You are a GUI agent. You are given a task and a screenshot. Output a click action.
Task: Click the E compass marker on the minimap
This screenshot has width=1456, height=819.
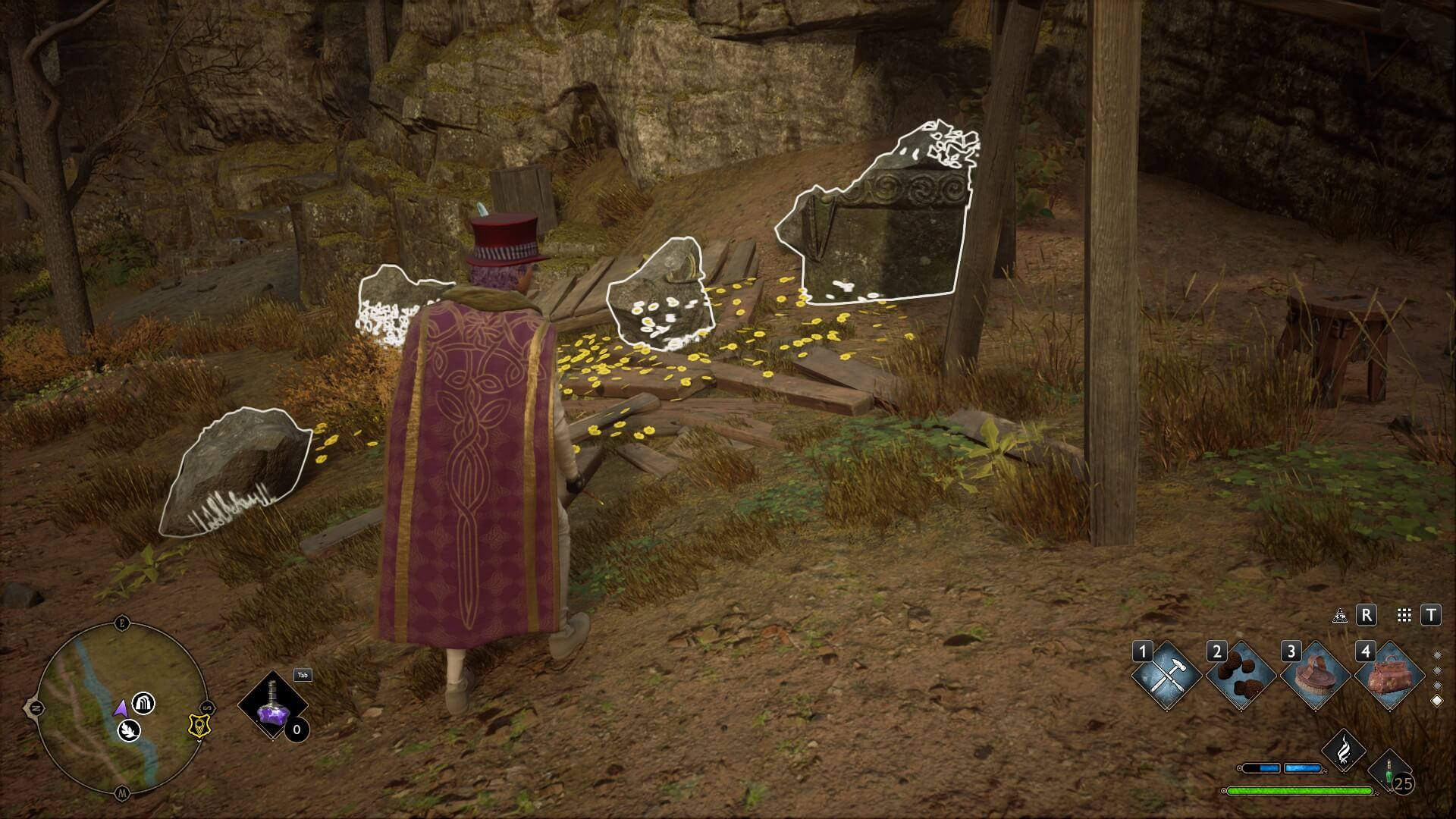click(x=121, y=622)
